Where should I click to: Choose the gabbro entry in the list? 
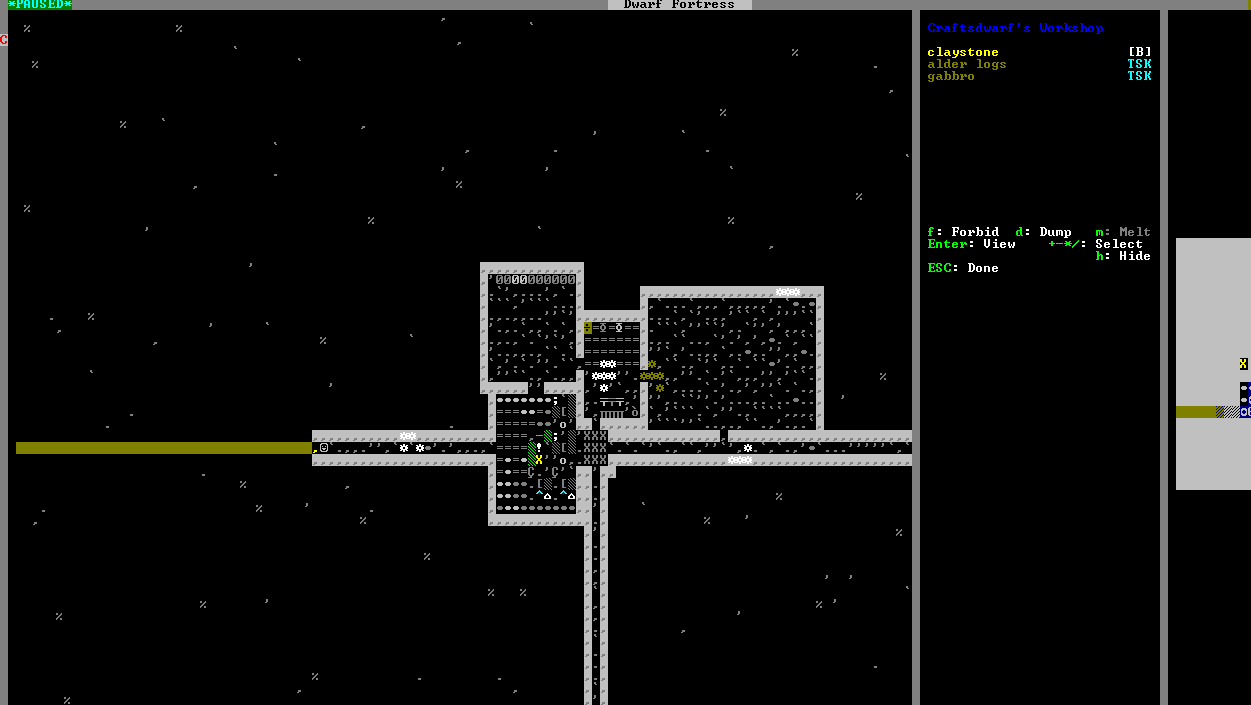tap(950, 76)
